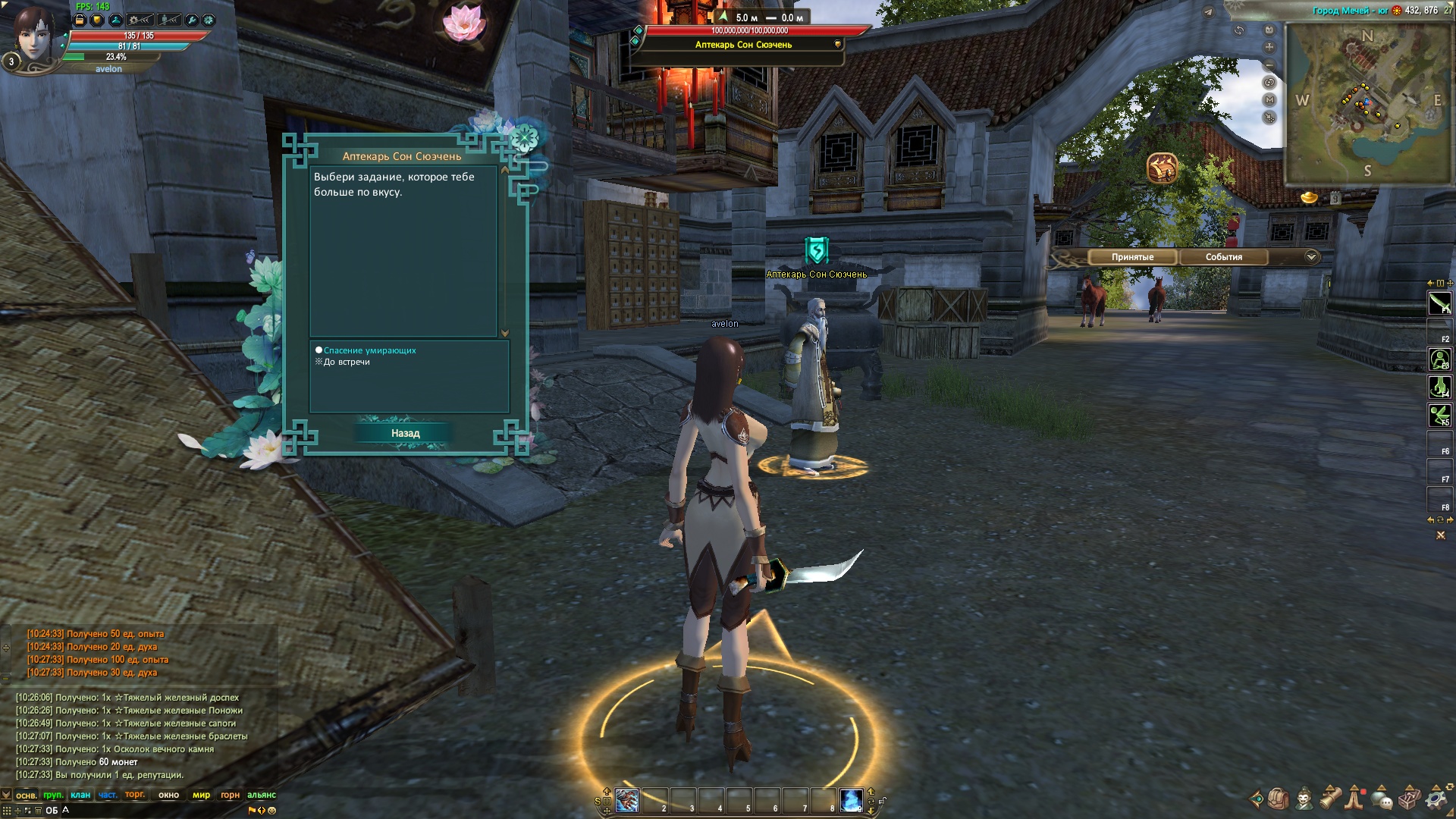Select the 'торг.' trade chat tab
Image resolution: width=1456 pixels, height=819 pixels.
[x=135, y=795]
